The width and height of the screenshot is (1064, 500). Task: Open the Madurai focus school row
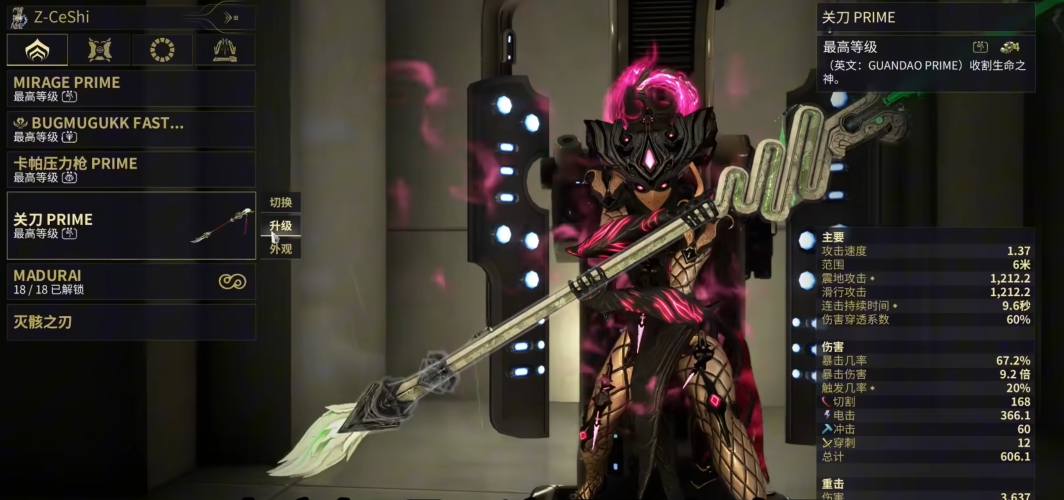pyautogui.click(x=130, y=281)
